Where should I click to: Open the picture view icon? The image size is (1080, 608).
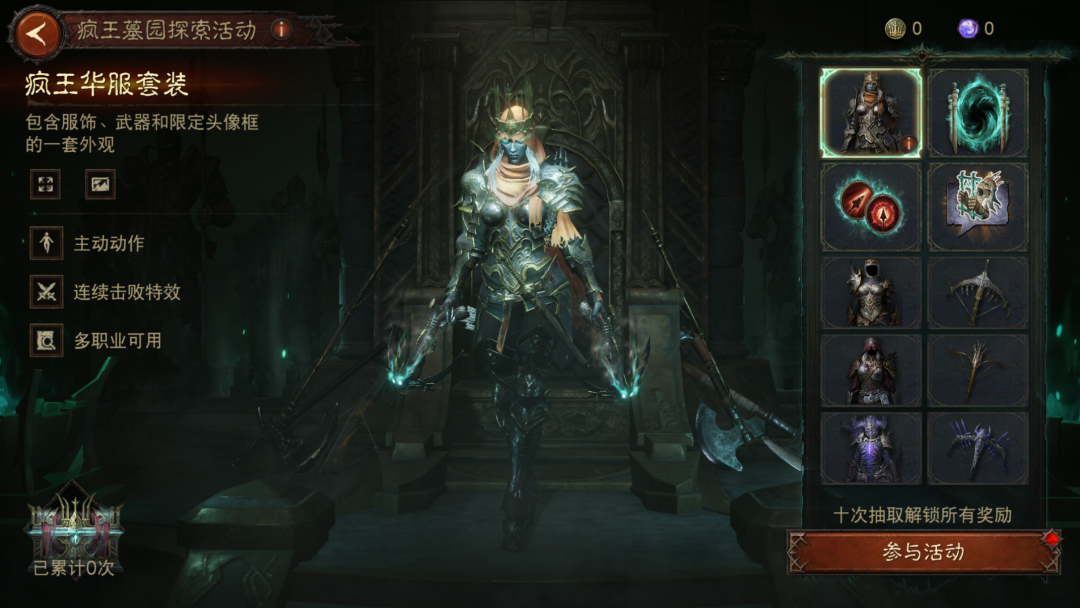pyautogui.click(x=100, y=184)
